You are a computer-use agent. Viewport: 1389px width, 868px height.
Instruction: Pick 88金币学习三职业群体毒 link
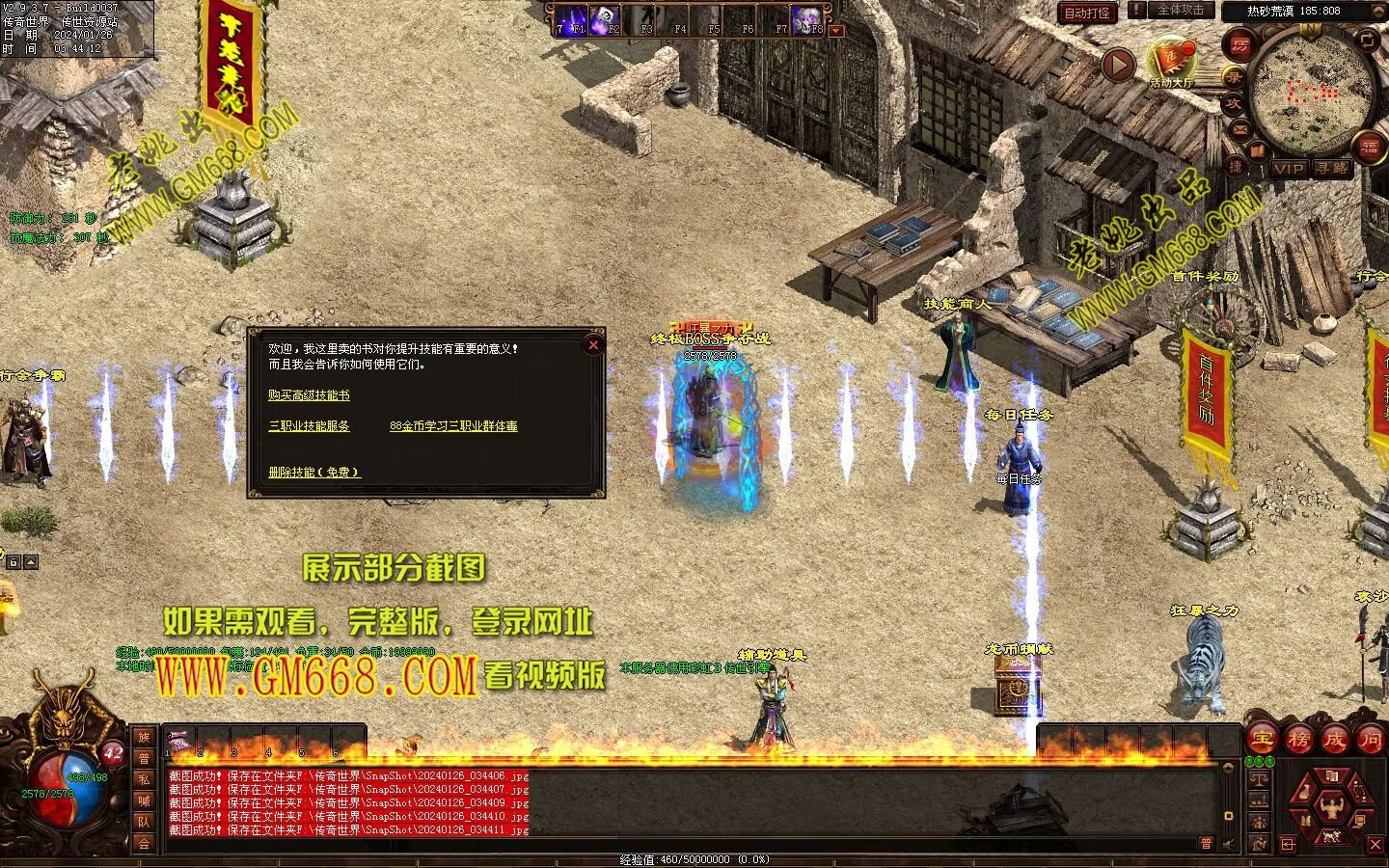click(453, 425)
